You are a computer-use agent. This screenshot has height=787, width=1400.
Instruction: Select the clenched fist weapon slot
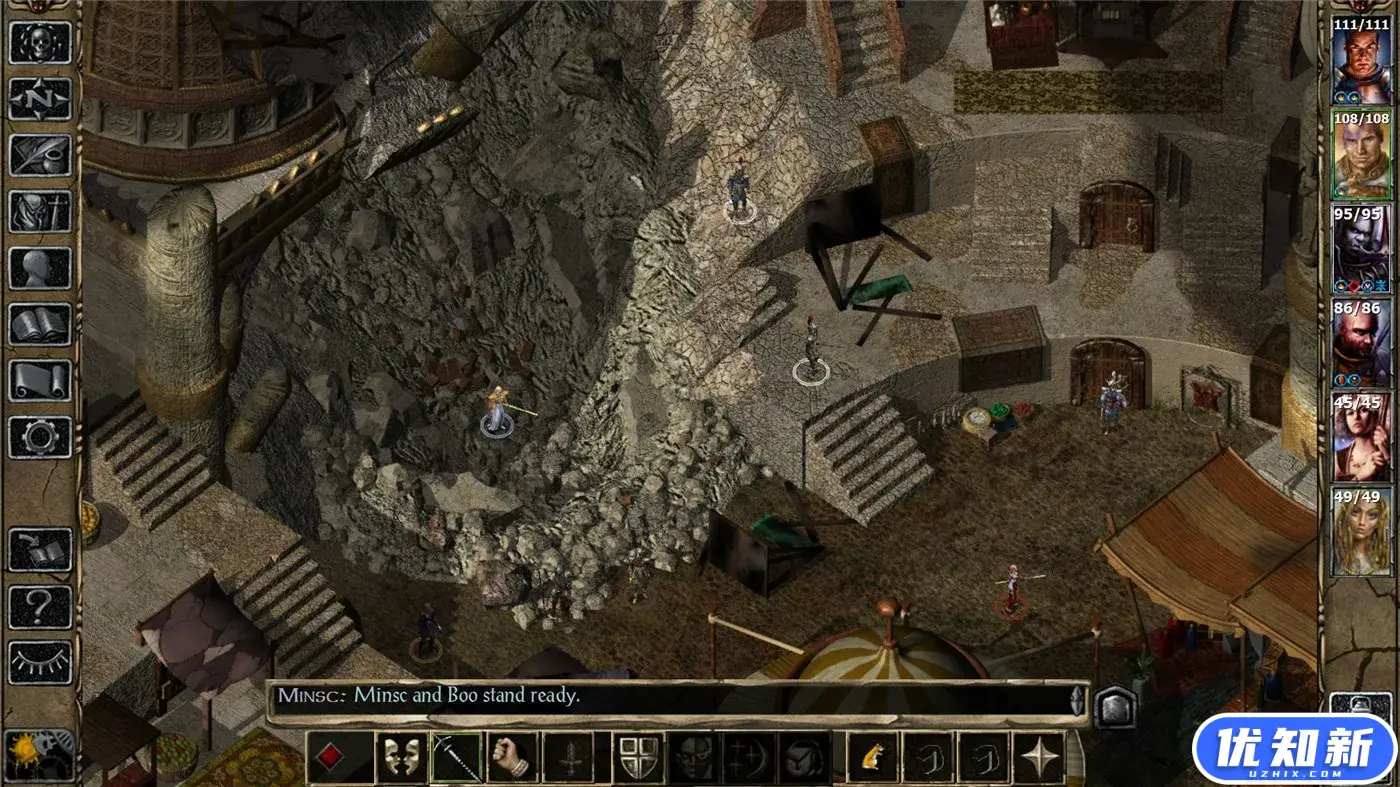pos(512,757)
